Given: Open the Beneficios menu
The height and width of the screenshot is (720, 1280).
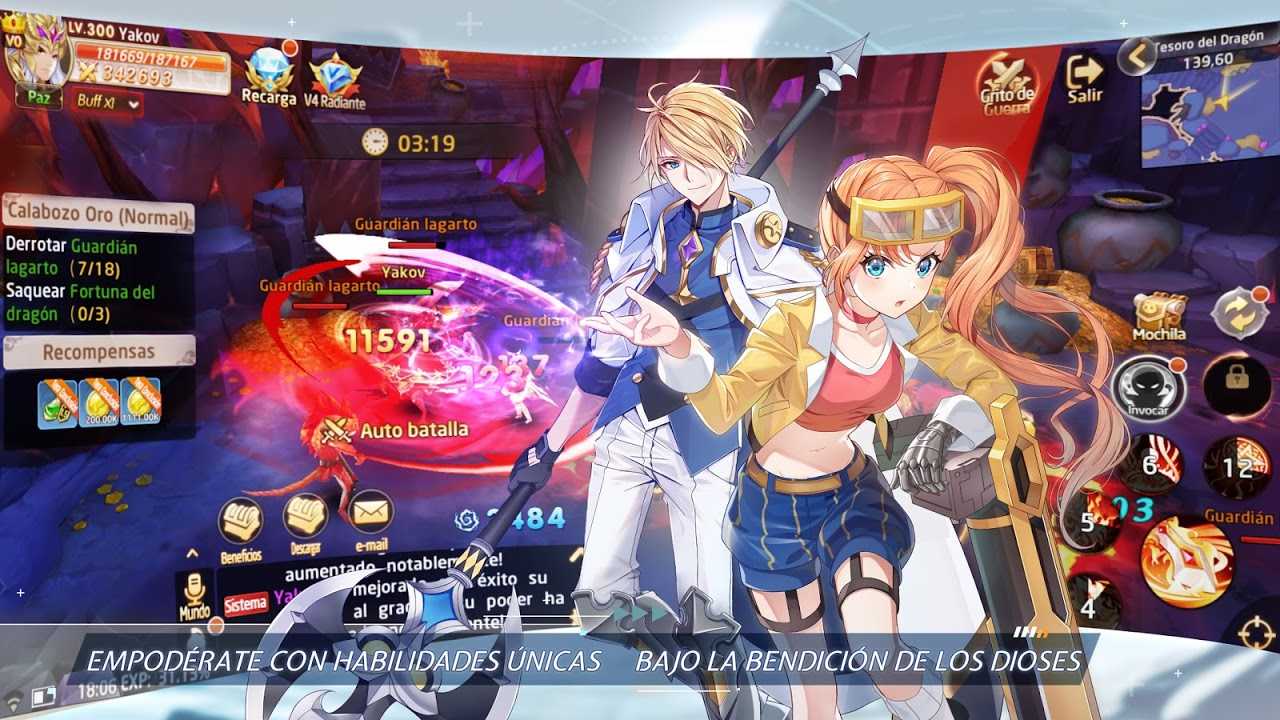Looking at the screenshot, I should coord(240,524).
